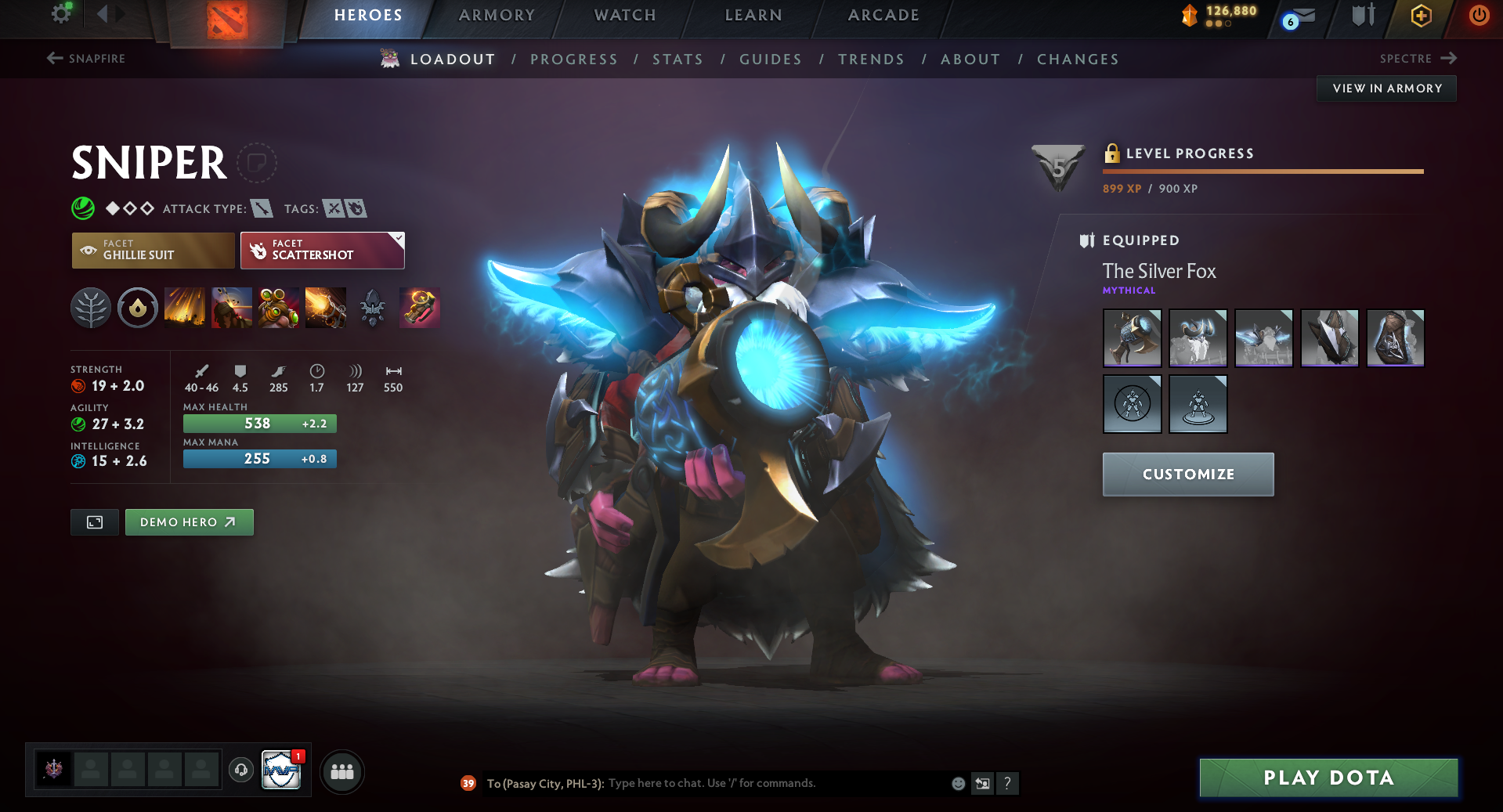This screenshot has height=812, width=1503.
Task: Toggle fullscreen hero model view
Action: [x=95, y=522]
